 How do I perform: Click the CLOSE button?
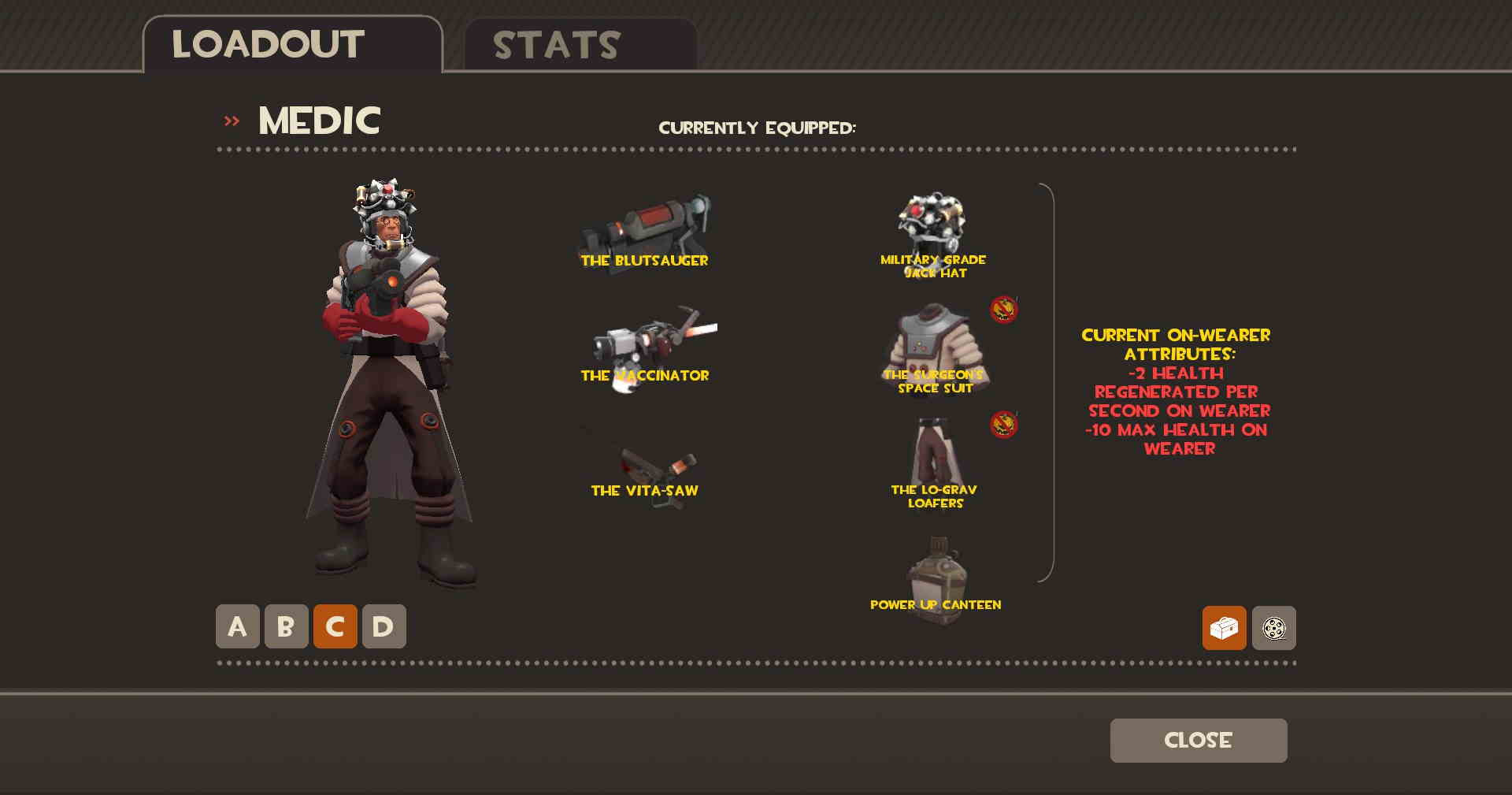coord(1198,740)
